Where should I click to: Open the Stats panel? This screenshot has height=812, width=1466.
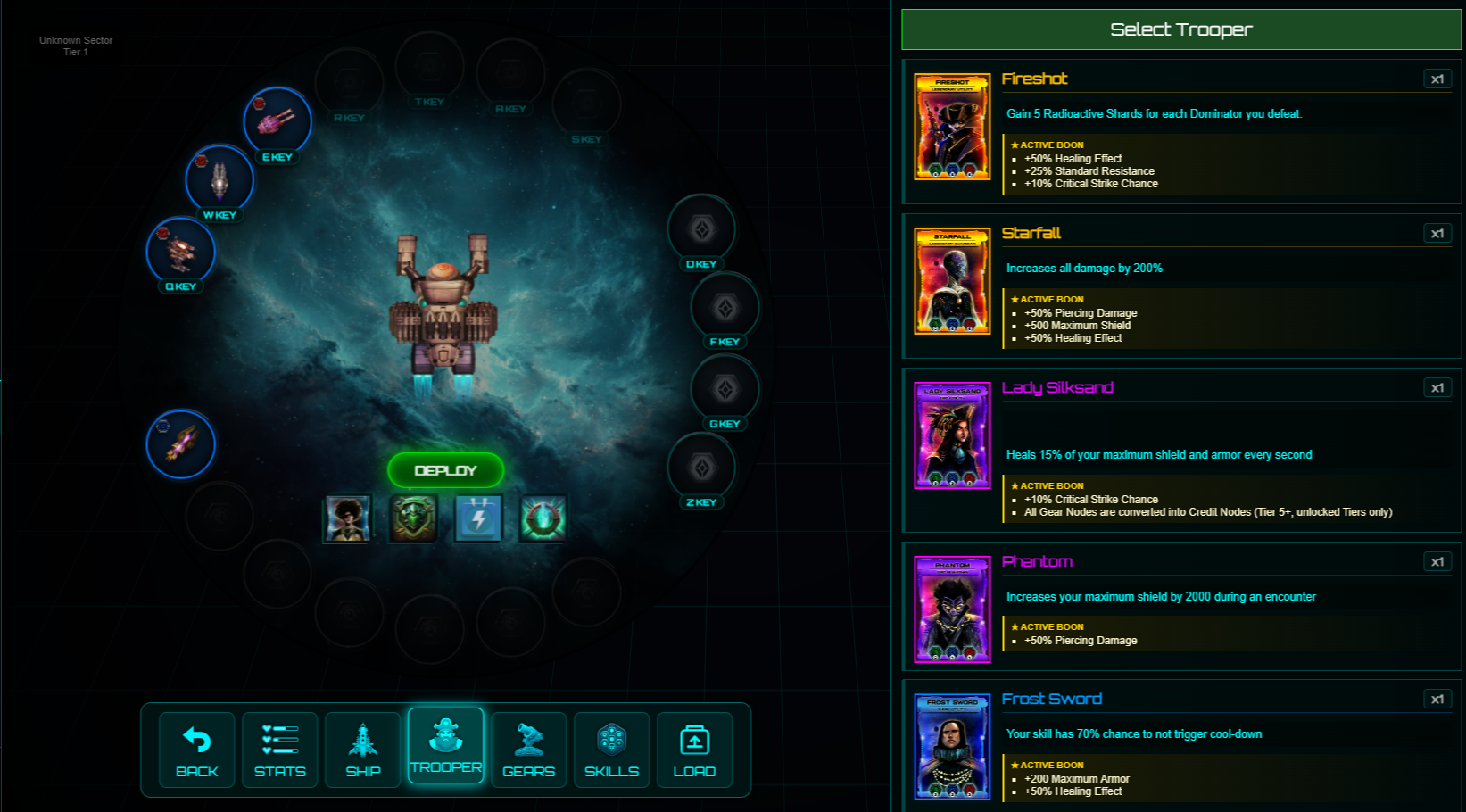(280, 750)
